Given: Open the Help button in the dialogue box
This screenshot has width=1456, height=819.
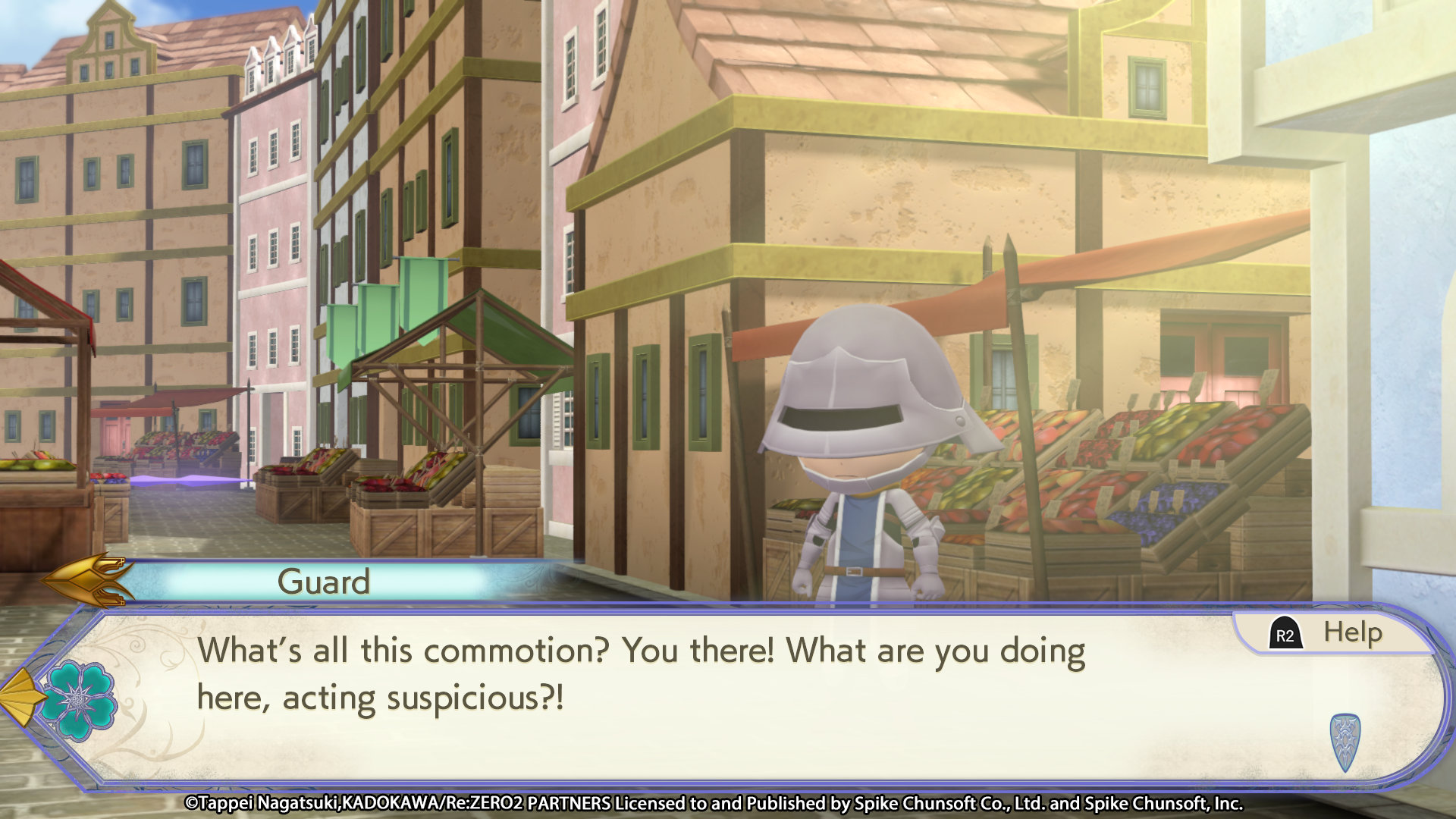Looking at the screenshot, I should (1333, 633).
